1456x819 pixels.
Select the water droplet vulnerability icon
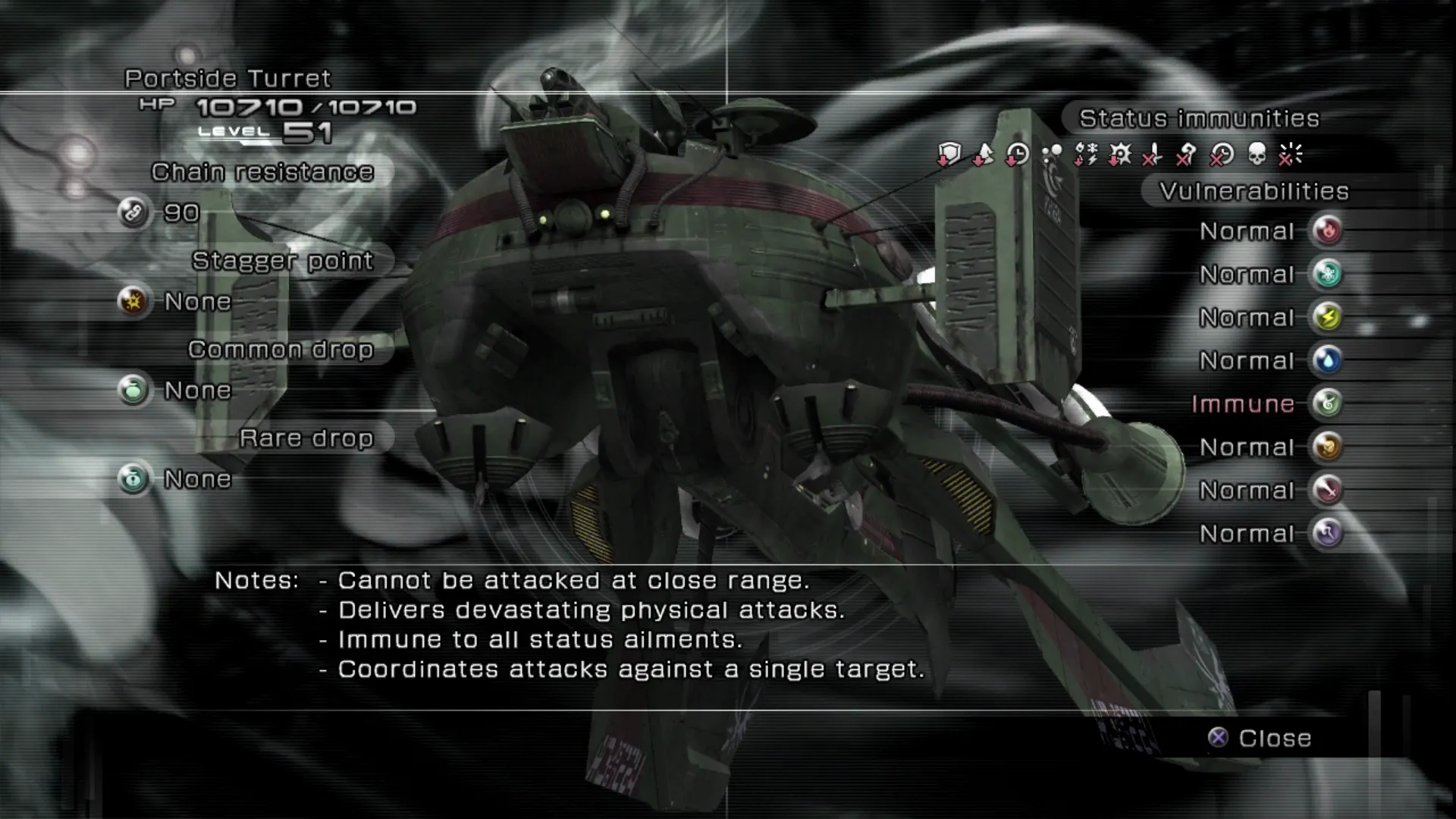[x=1328, y=360]
